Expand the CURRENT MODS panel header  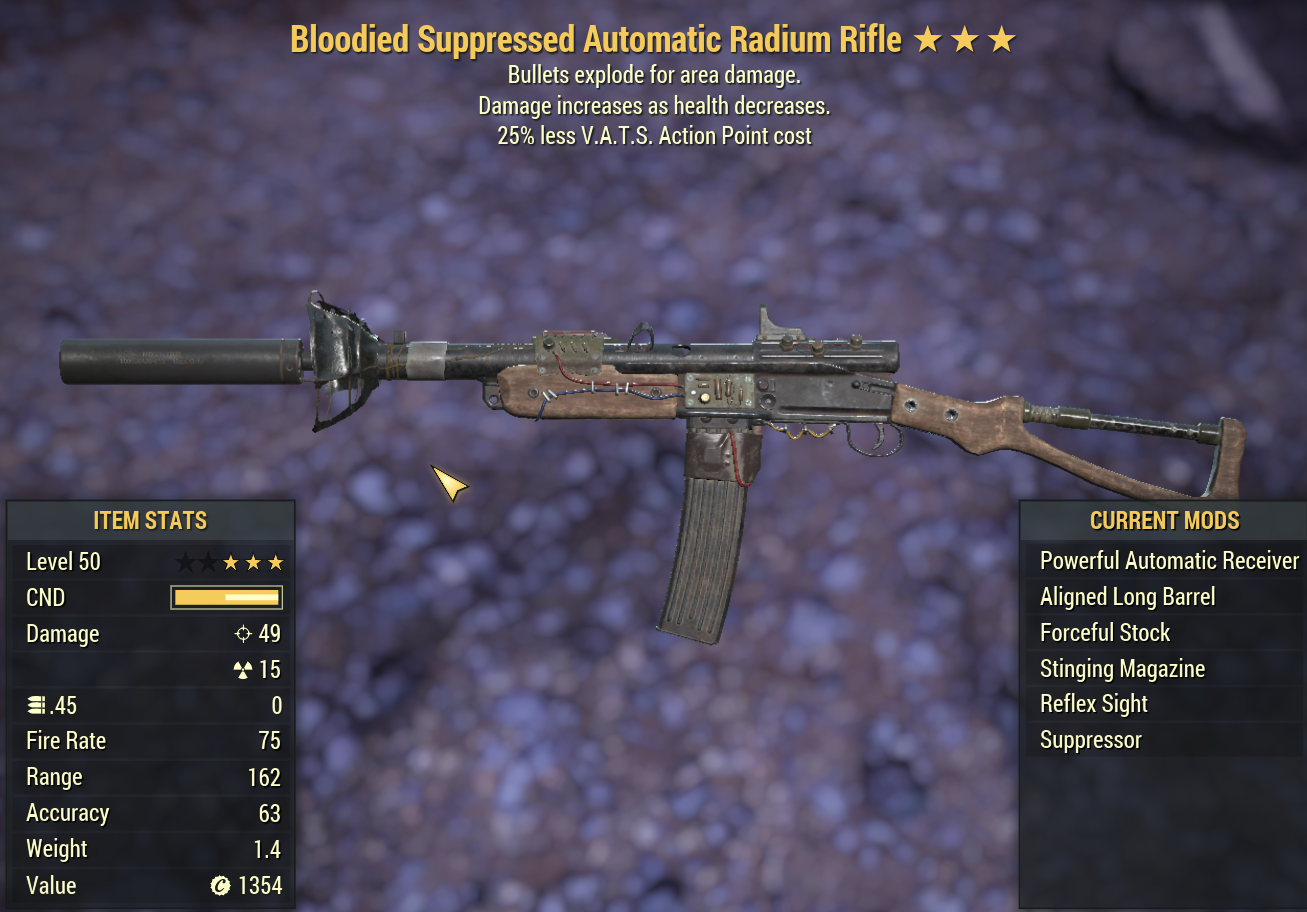point(1164,520)
